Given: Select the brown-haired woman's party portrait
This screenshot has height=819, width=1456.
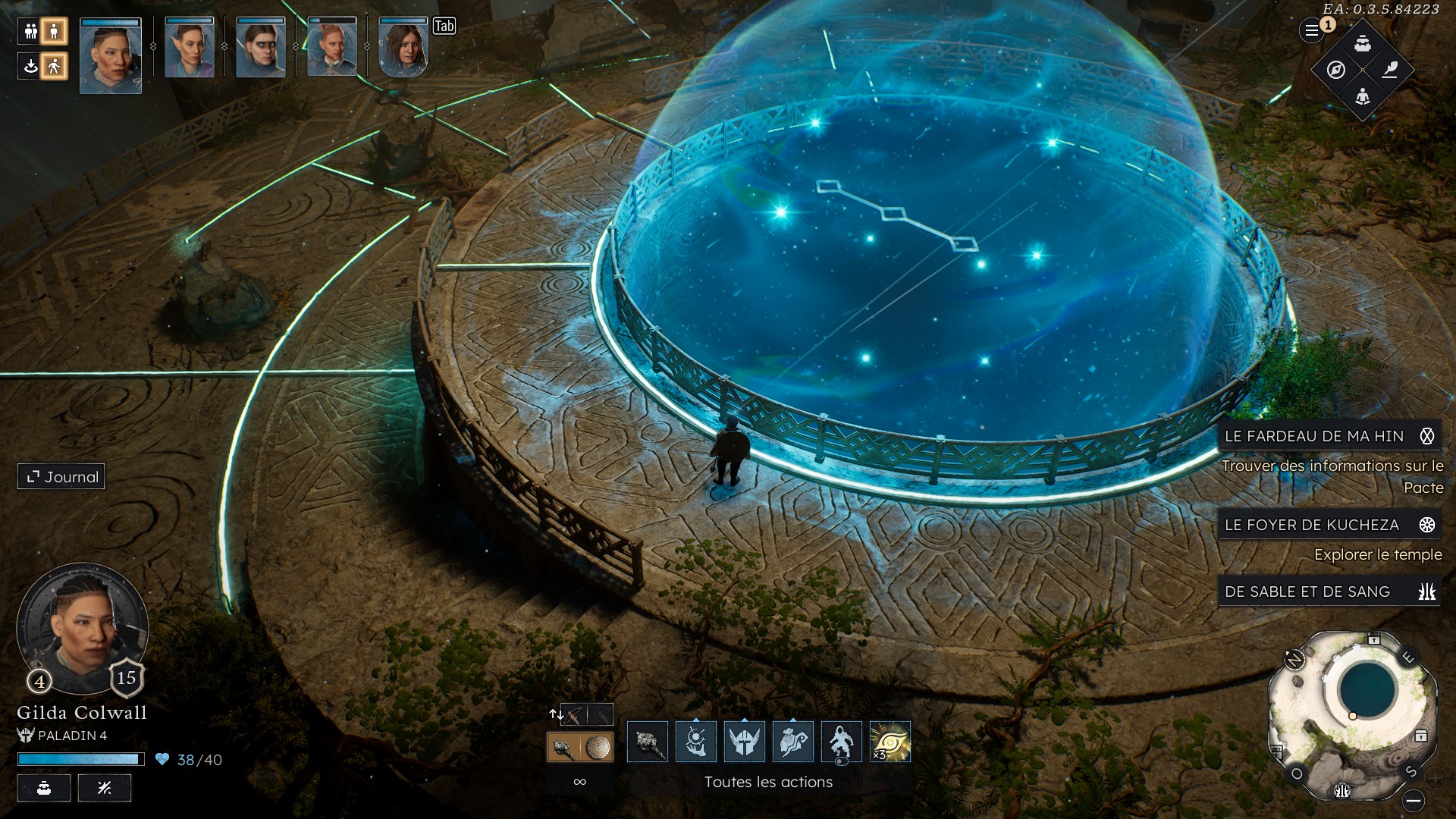Looking at the screenshot, I should [x=403, y=49].
